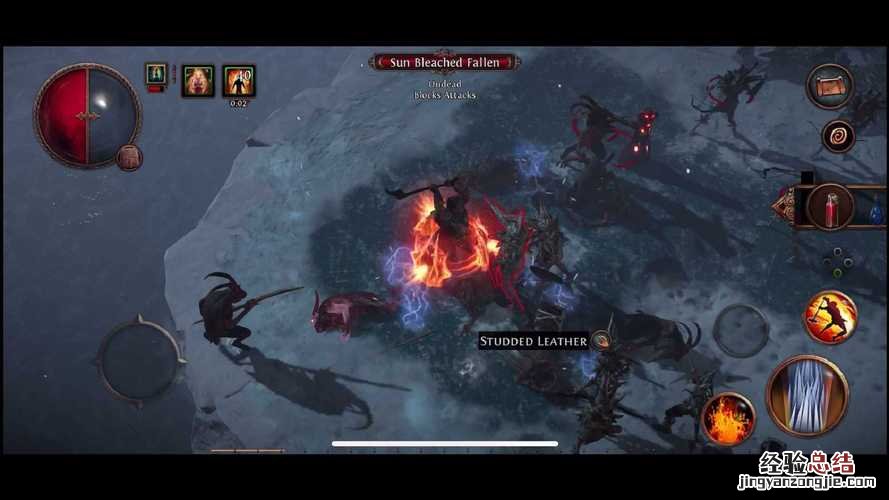Inspect the burning figure buff icon
The height and width of the screenshot is (500, 889).
239,80
